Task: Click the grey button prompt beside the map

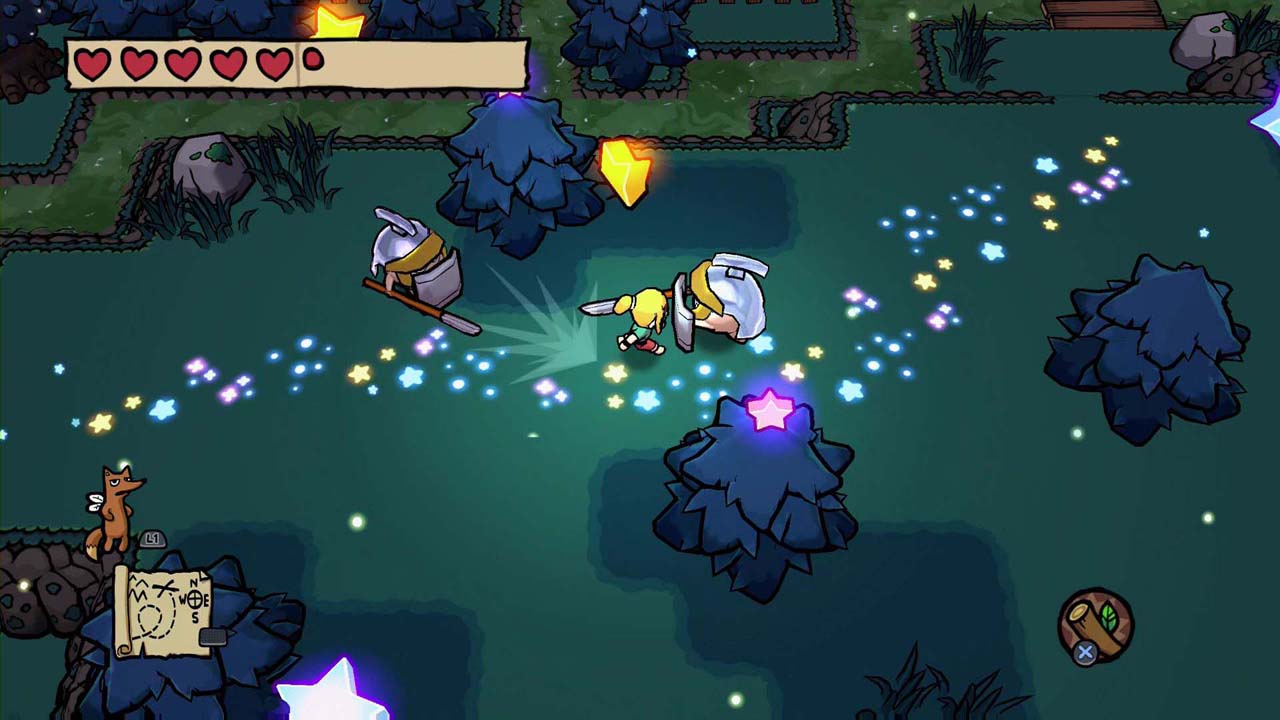Action: (152, 540)
